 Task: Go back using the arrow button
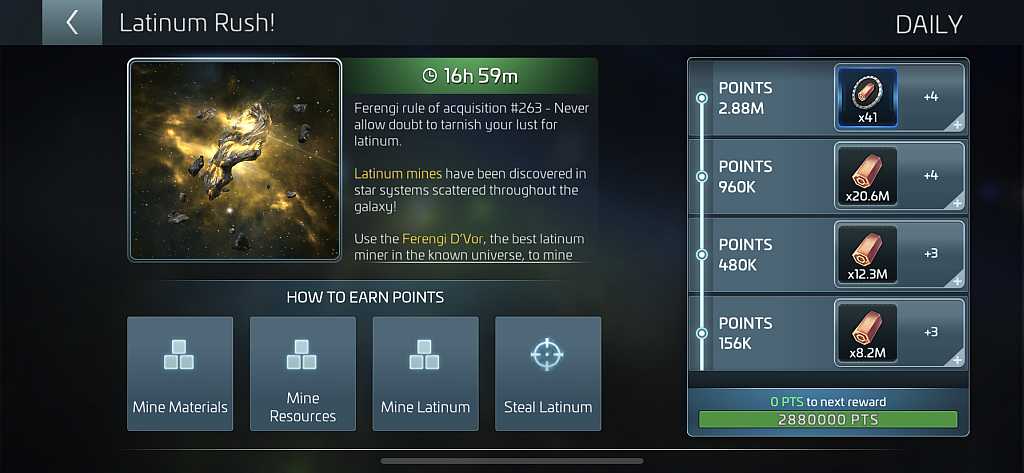(x=72, y=23)
